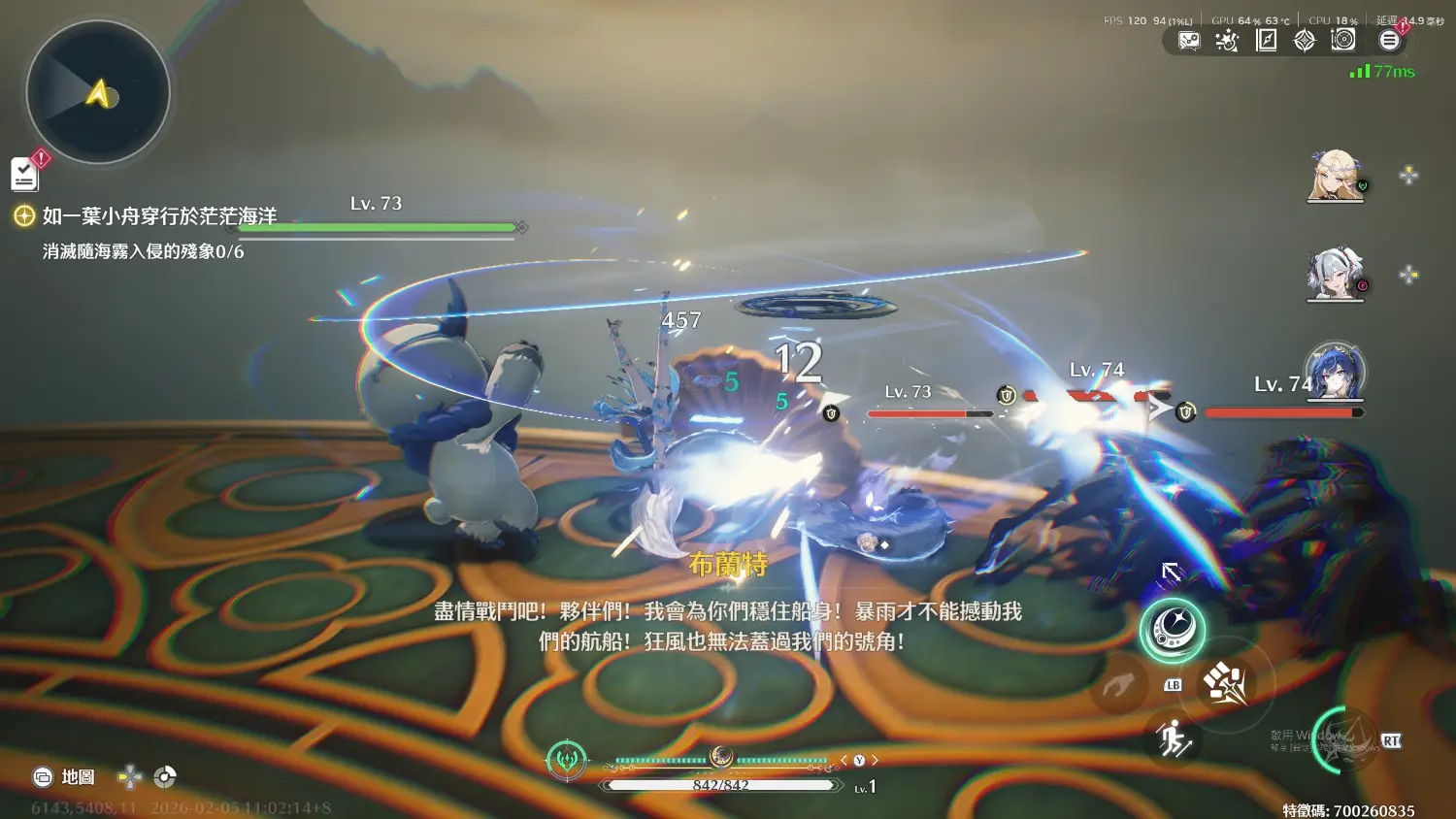The height and width of the screenshot is (819, 1456).
Task: Activate the crescent moon resonance skill
Action: coord(1172,631)
